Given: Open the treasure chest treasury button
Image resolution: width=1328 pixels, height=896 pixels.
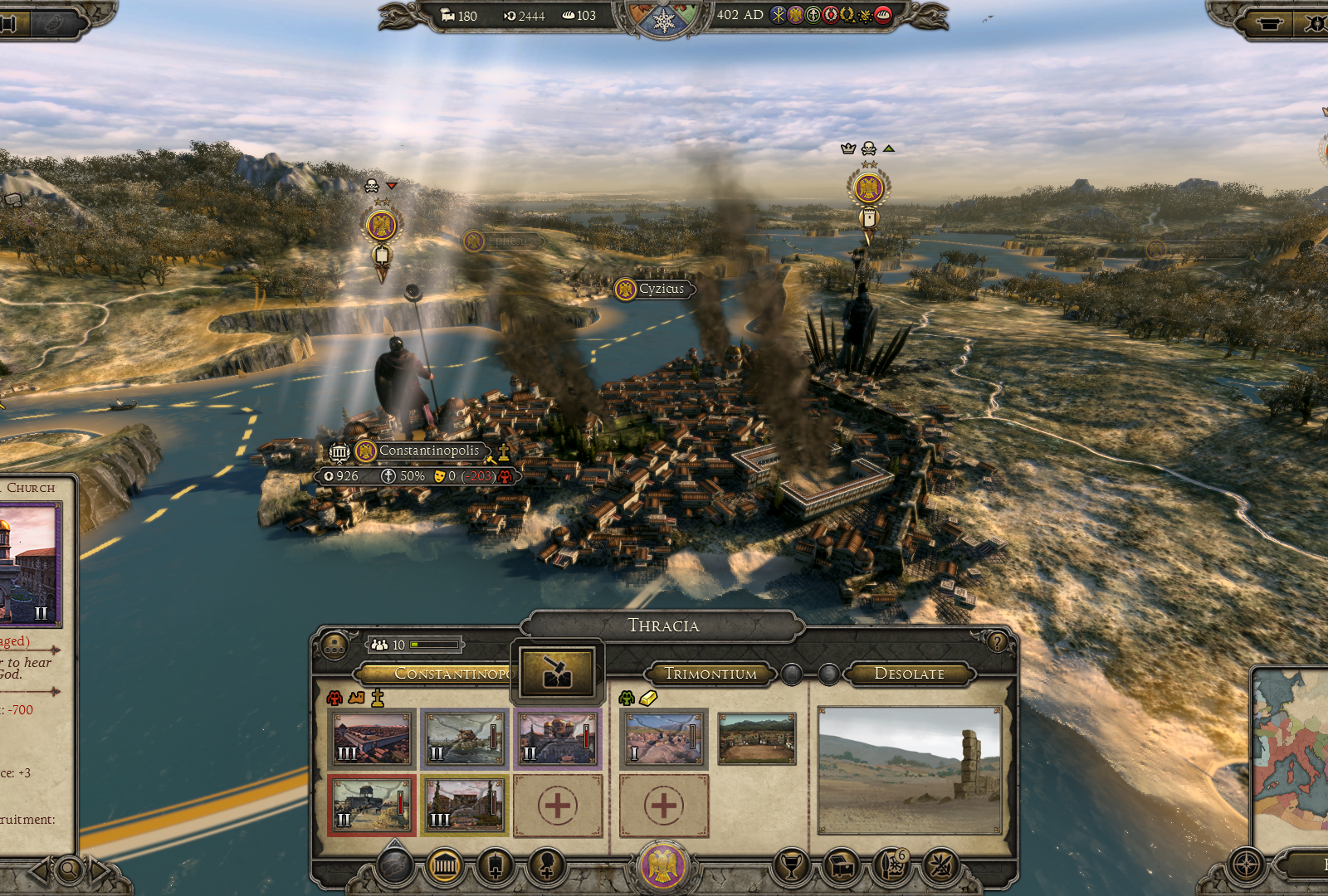Looking at the screenshot, I should point(842,867).
